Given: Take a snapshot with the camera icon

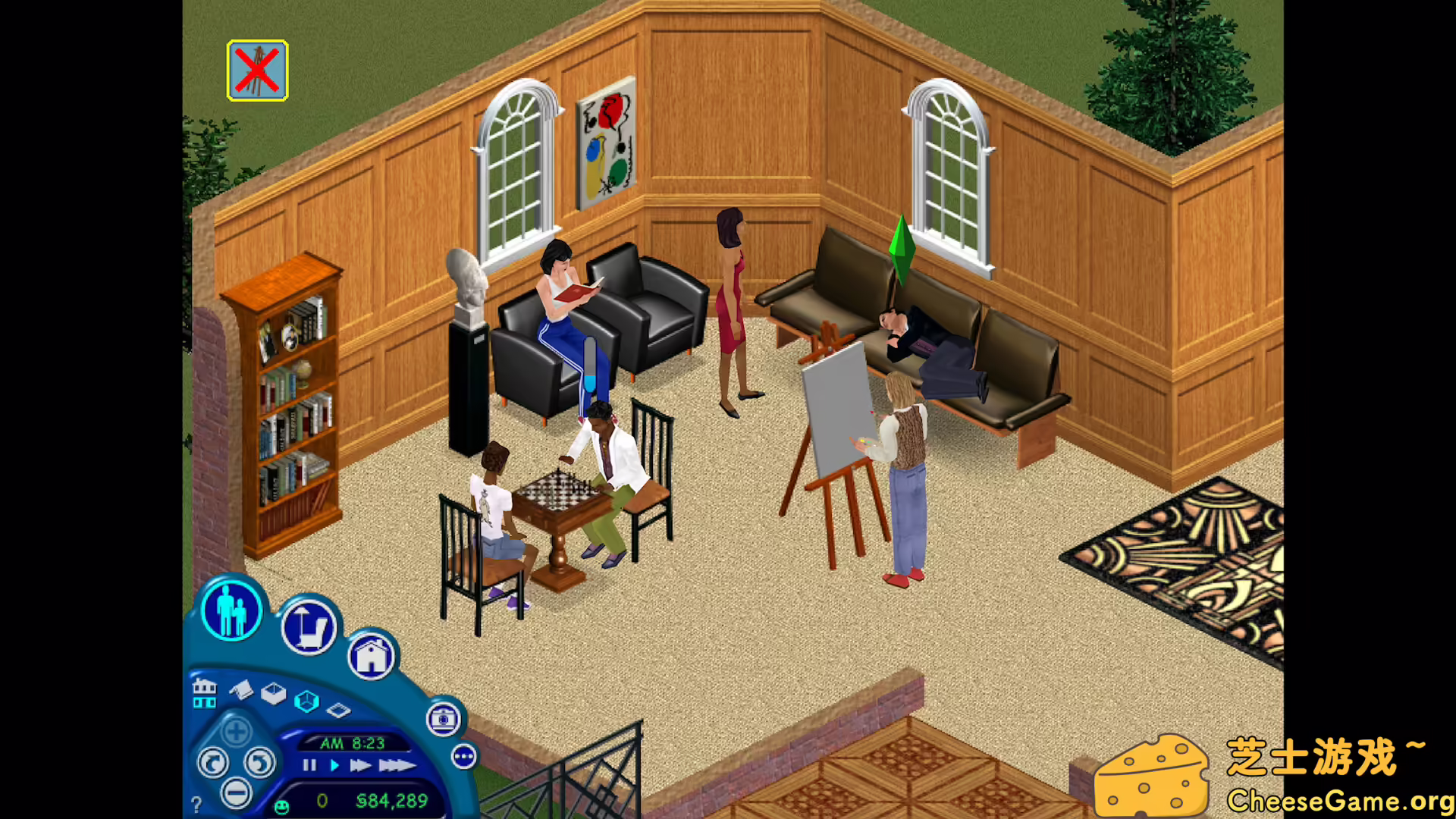Looking at the screenshot, I should (x=443, y=720).
